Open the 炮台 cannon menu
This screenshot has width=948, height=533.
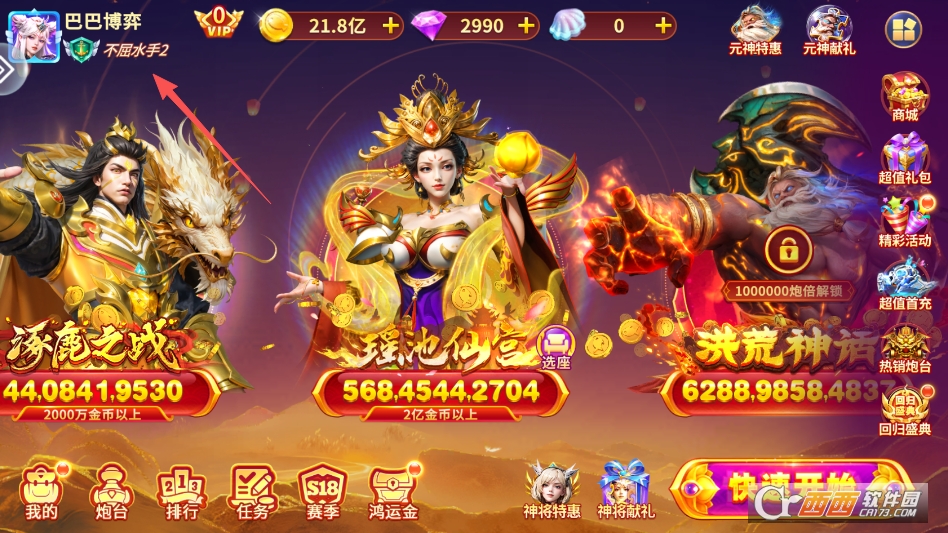(x=108, y=491)
